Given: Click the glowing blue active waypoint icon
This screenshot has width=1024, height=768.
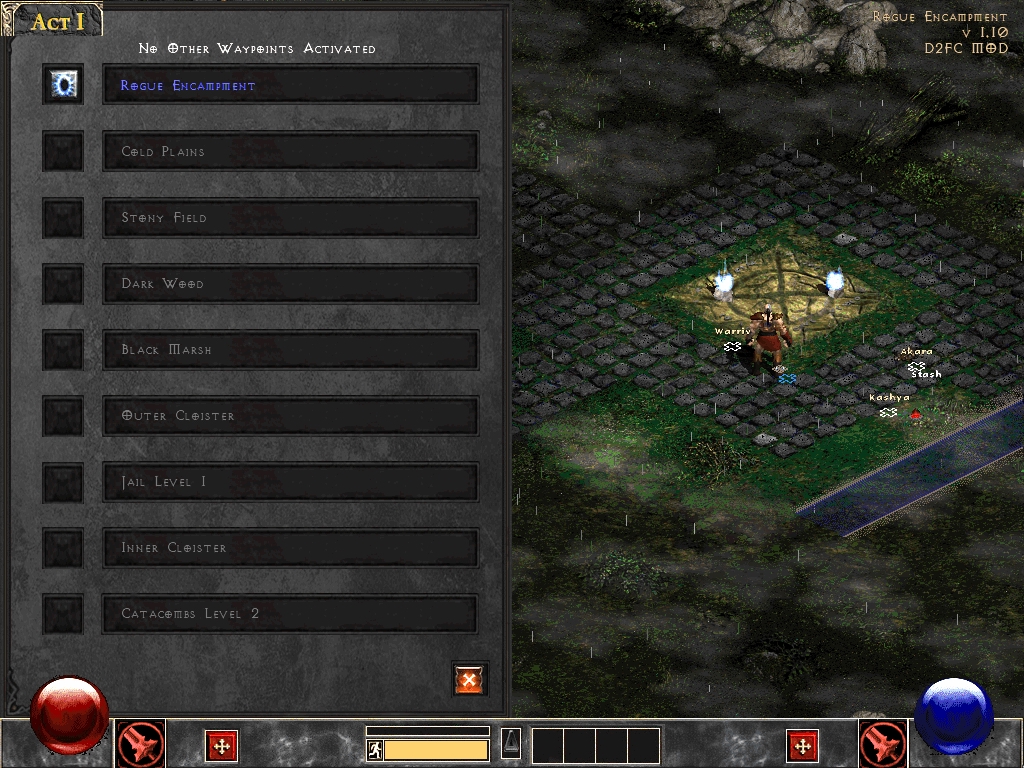Looking at the screenshot, I should 63,85.
